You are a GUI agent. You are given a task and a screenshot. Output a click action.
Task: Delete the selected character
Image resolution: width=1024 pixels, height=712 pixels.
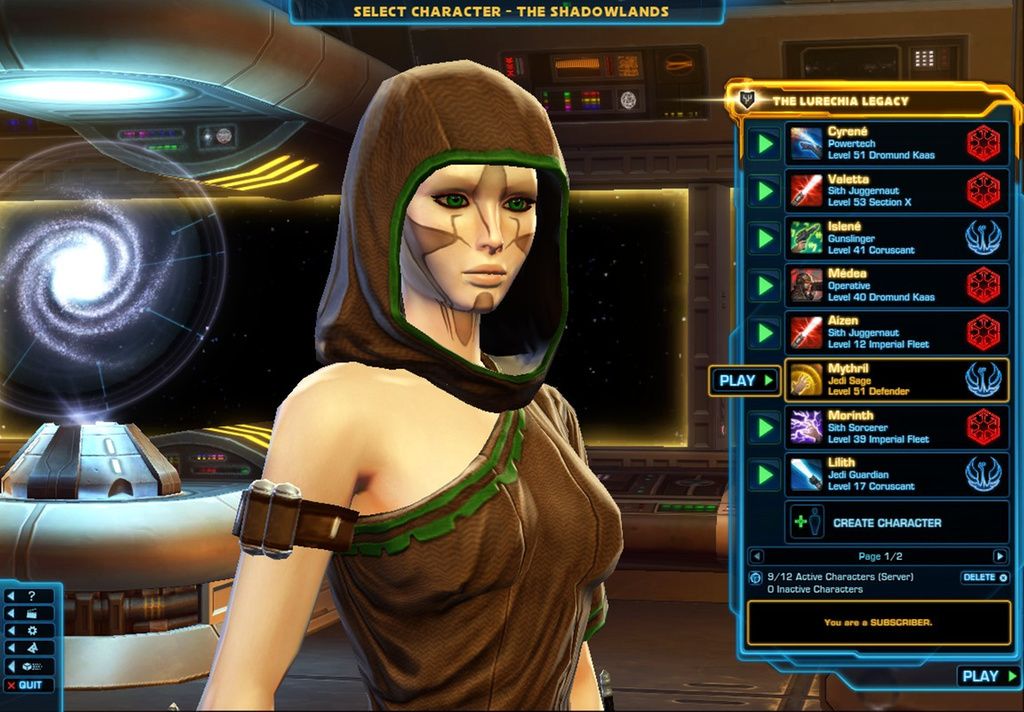pos(984,577)
